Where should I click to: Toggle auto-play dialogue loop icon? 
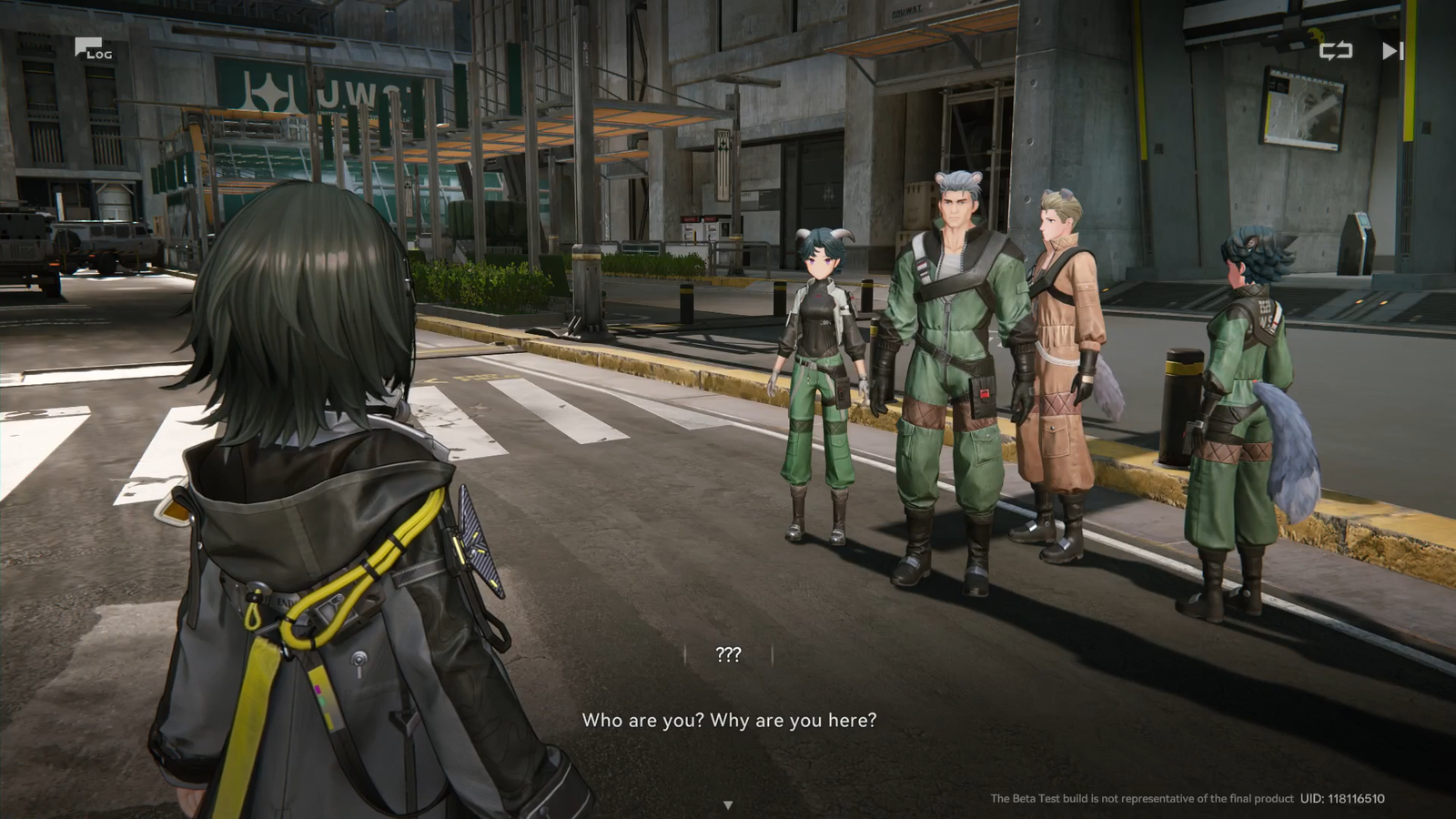point(1335,51)
